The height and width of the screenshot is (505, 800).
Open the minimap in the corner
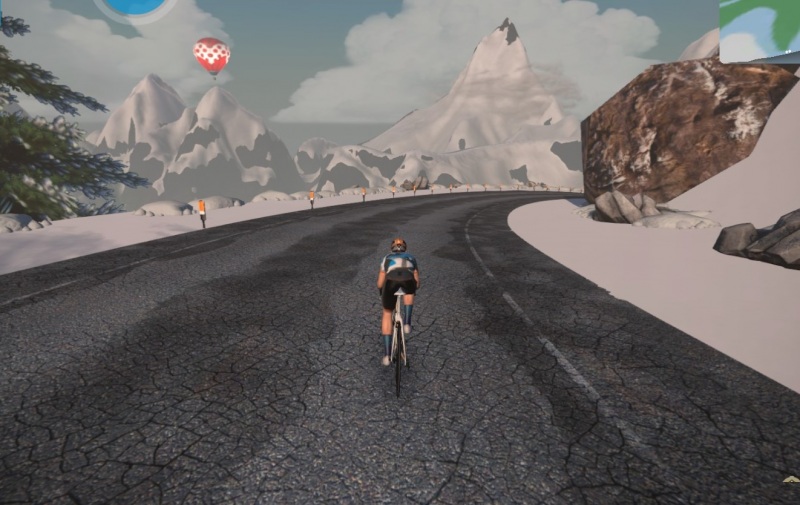click(x=760, y=29)
